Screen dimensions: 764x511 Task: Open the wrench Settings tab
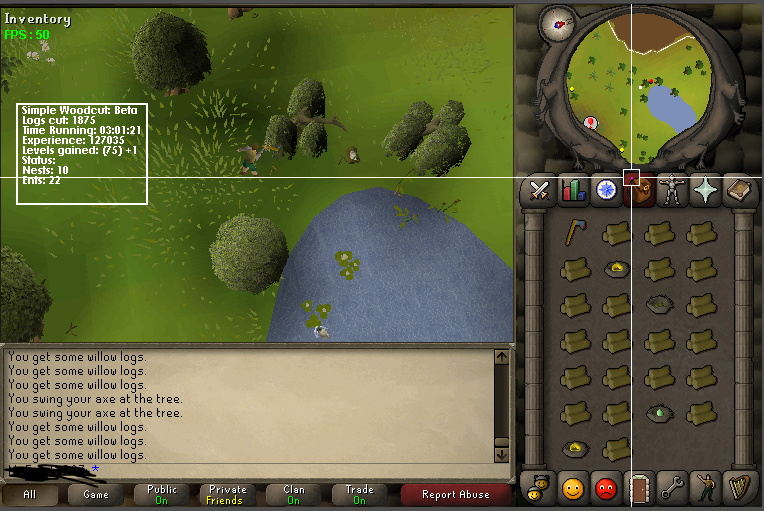[673, 489]
